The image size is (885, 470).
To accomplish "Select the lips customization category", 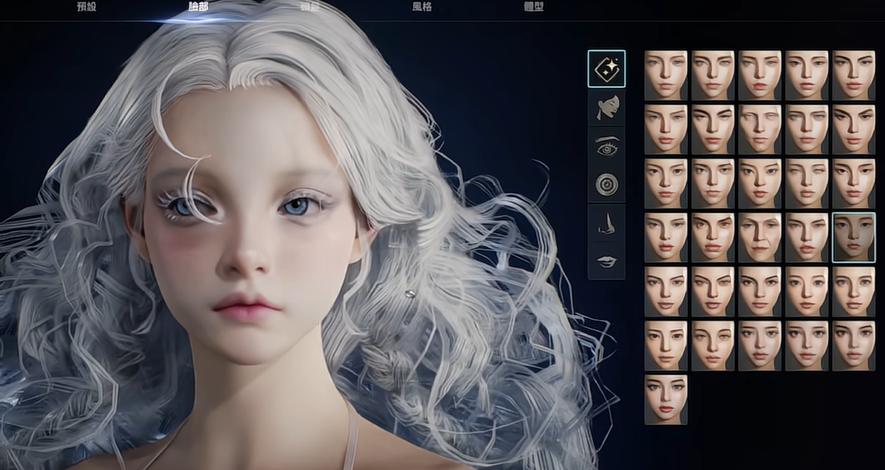I will click(606, 261).
